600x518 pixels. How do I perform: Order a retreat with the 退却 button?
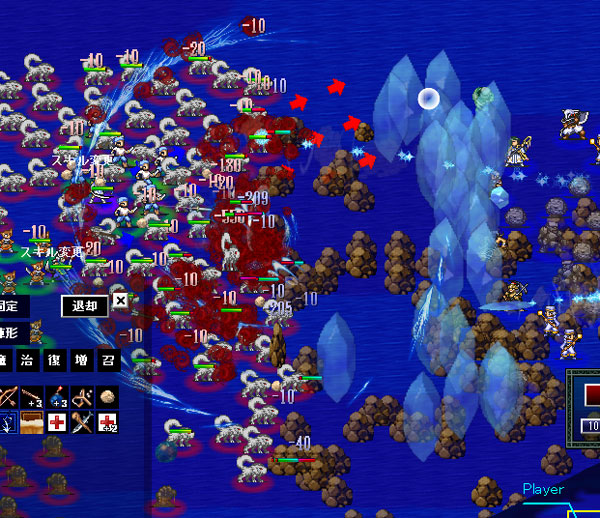[x=84, y=305]
